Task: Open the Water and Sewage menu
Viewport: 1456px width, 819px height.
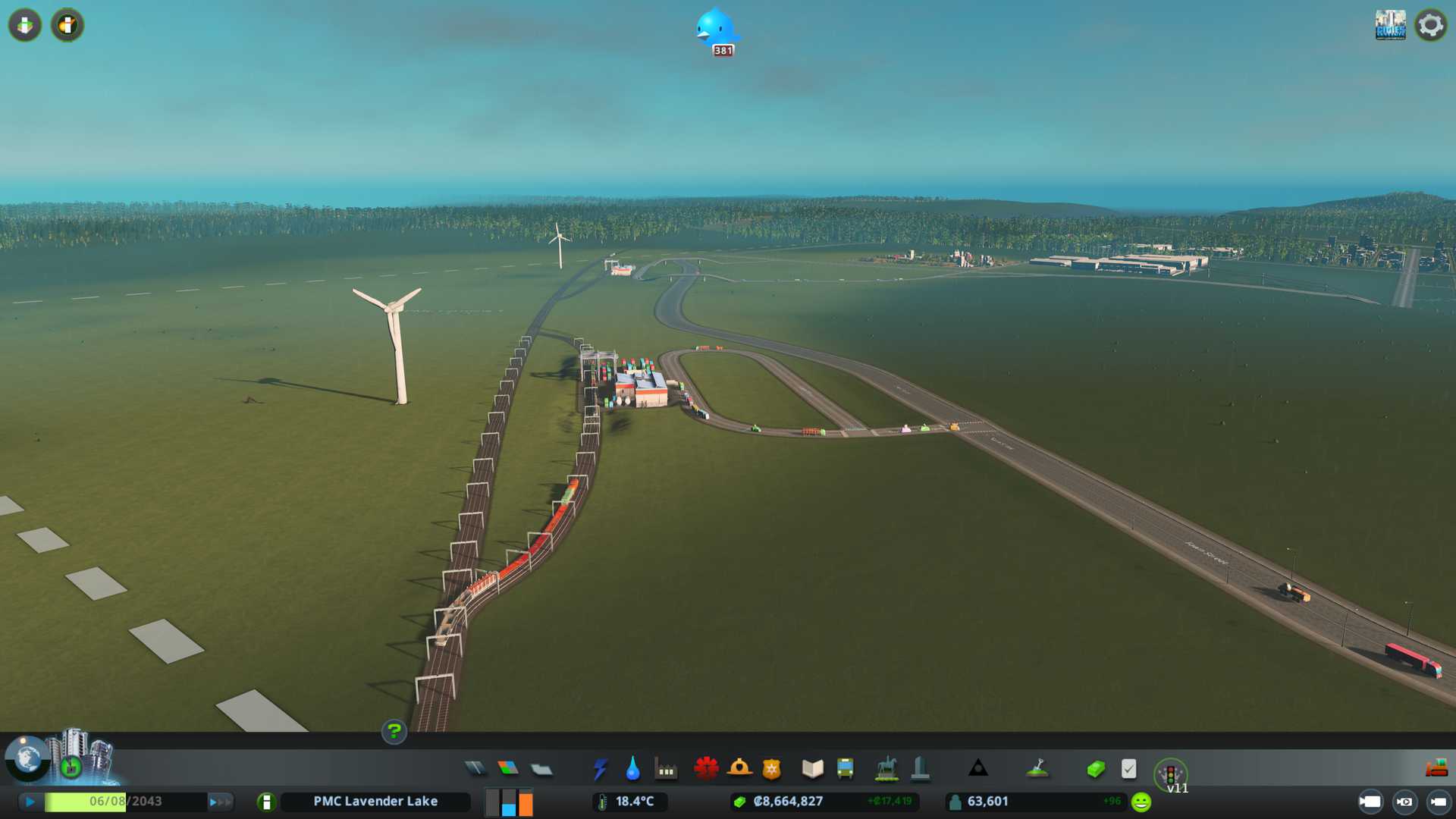Action: tap(632, 769)
